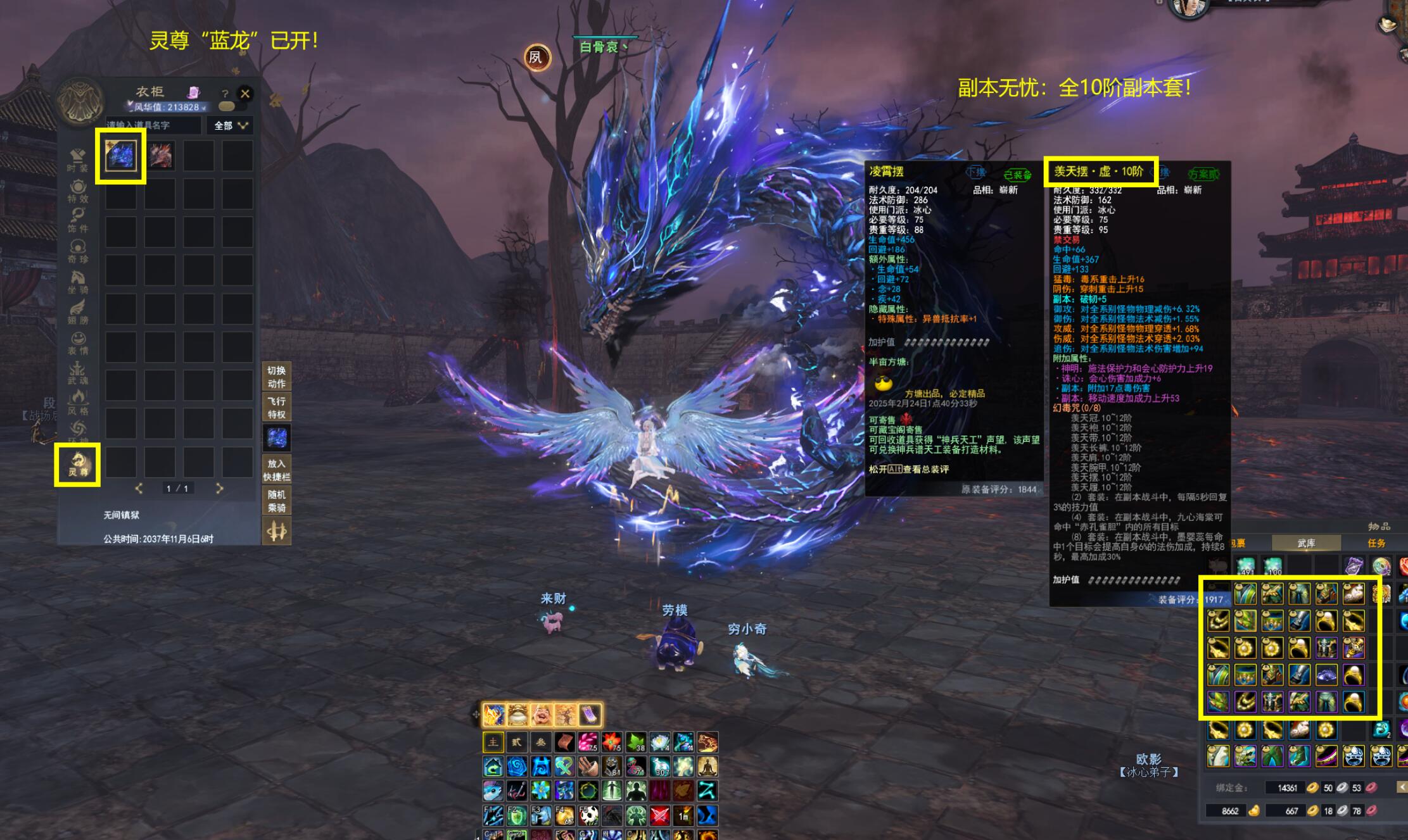Go to the next wardrobe page arrow
Screen dimensions: 1408x840
[x=219, y=488]
